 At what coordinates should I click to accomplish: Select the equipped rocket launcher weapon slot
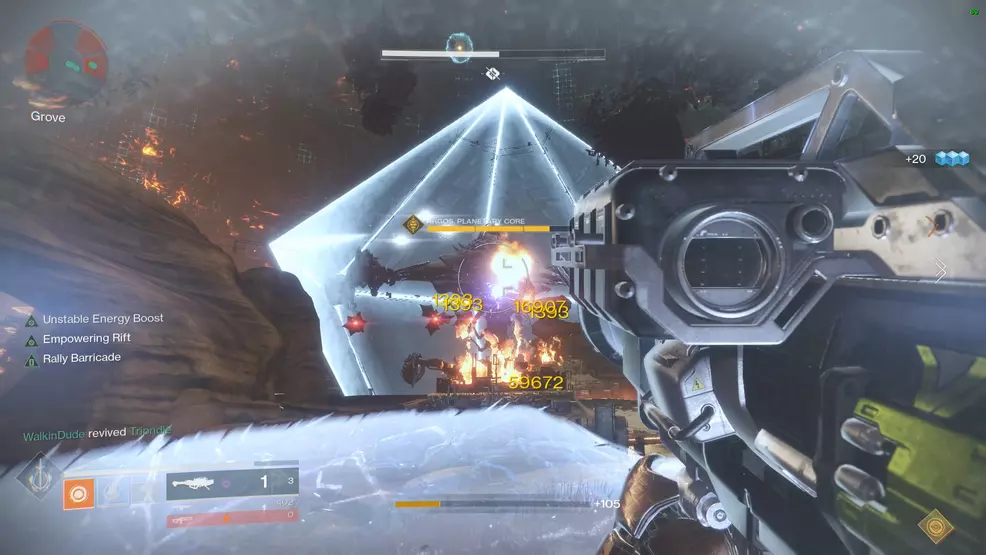click(231, 484)
